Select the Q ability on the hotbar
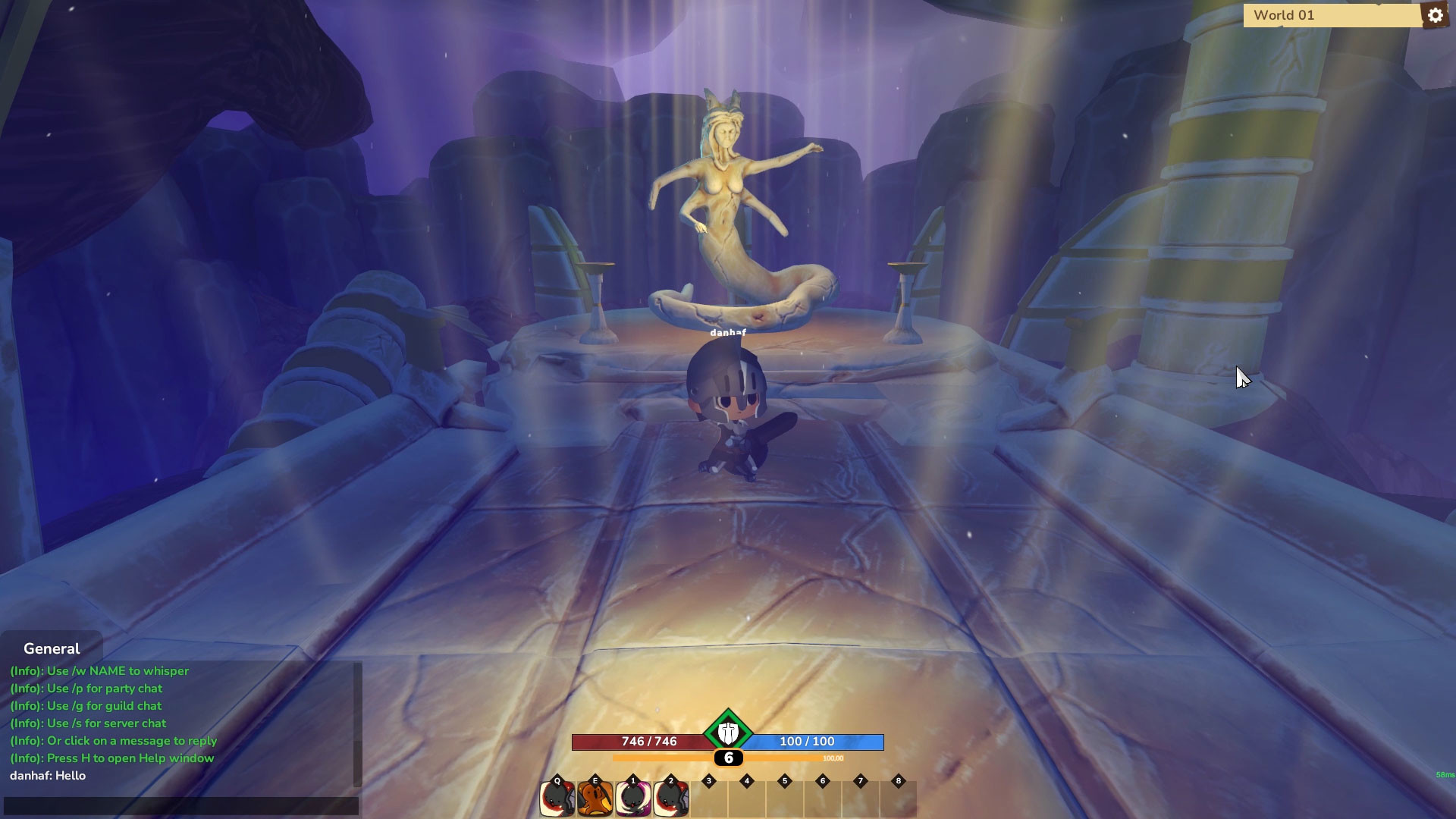 click(557, 797)
